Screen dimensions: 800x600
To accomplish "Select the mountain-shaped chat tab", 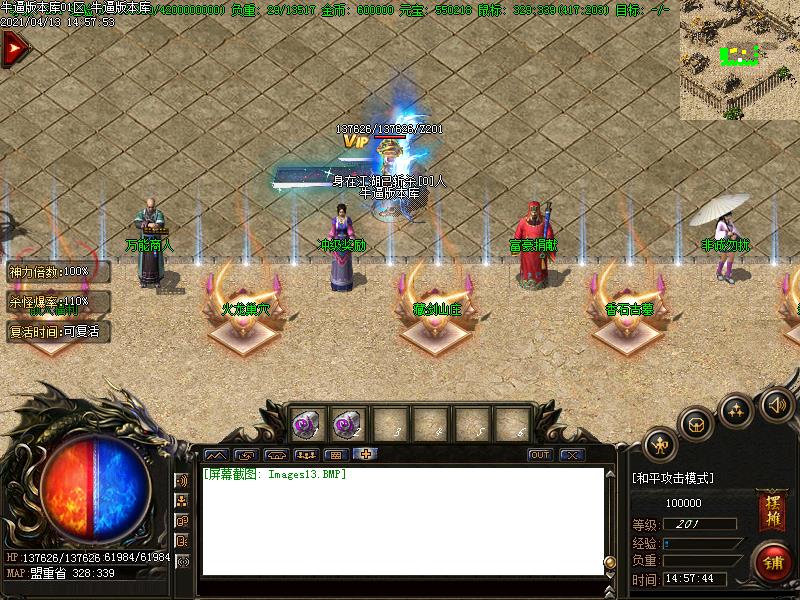I will coord(216,454).
